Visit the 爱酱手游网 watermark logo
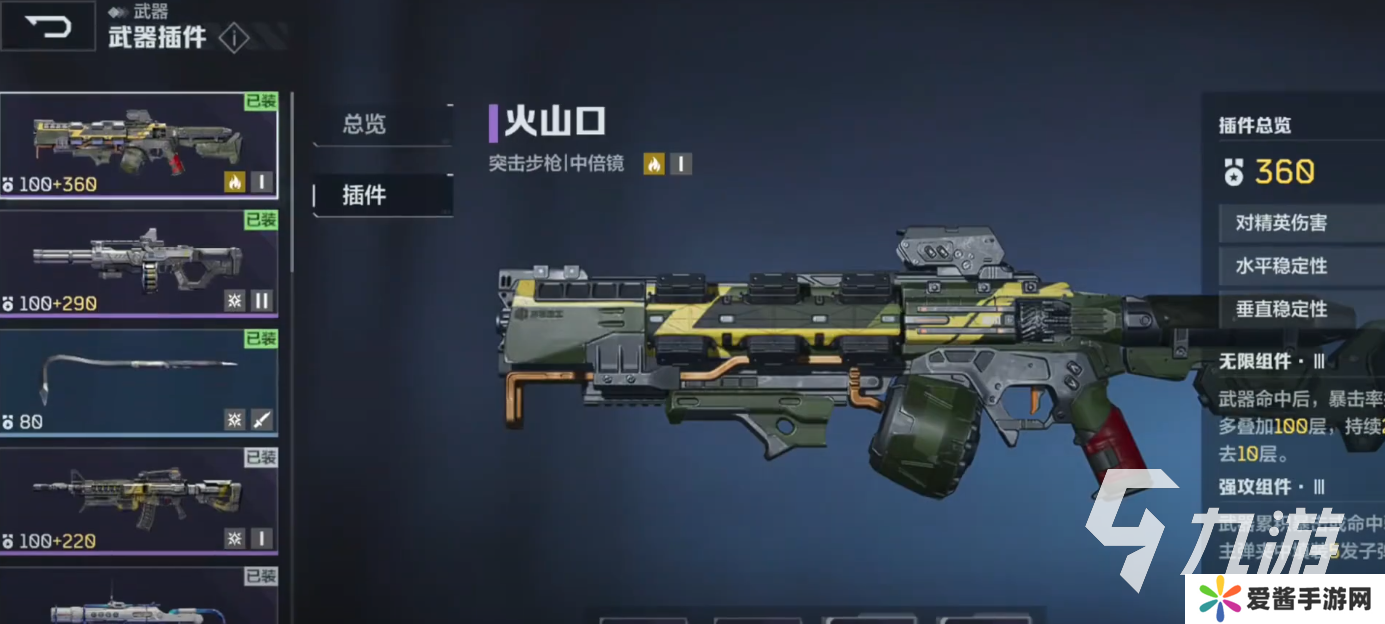1385x624 pixels. pos(1284,598)
